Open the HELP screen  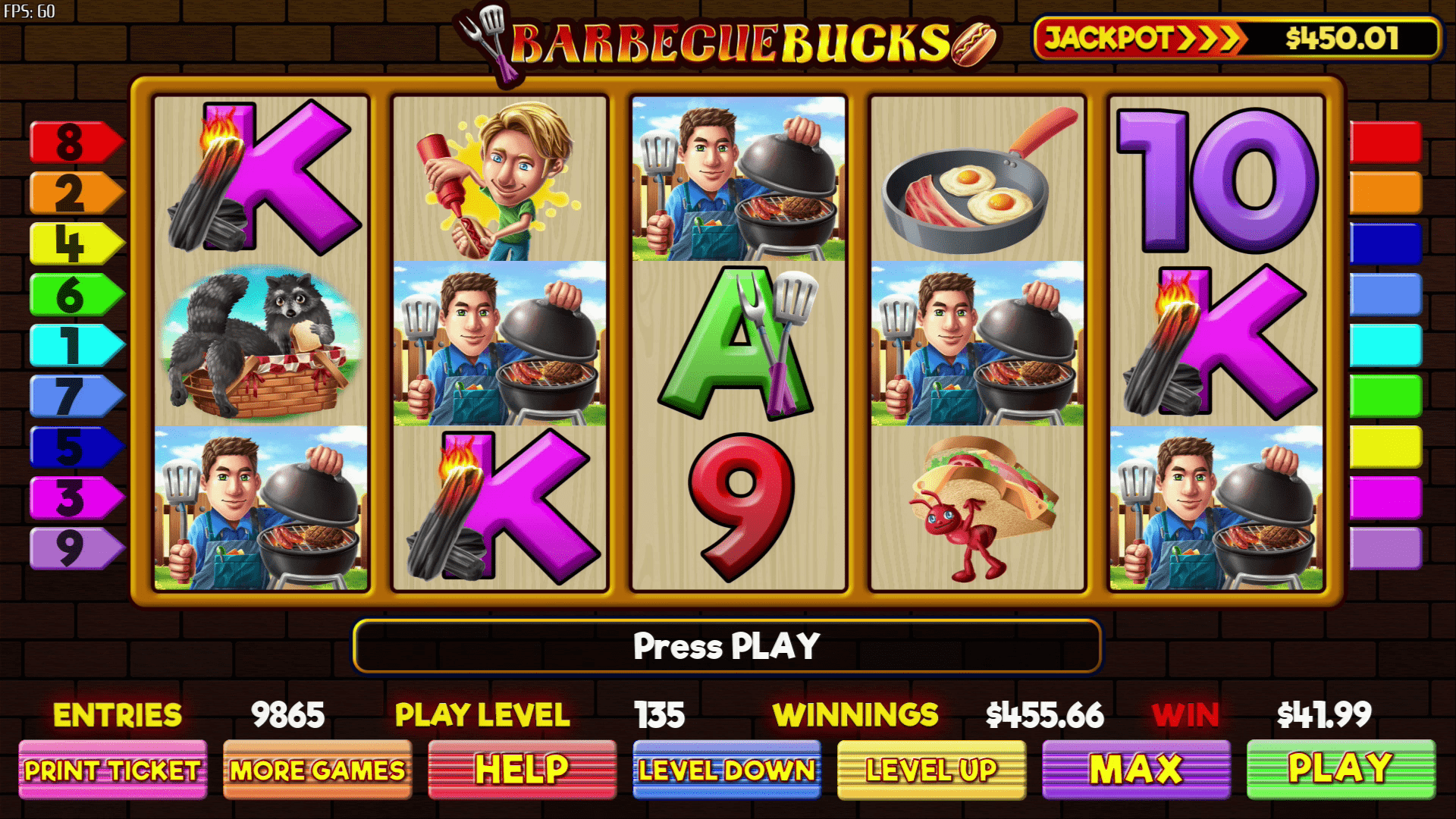[522, 769]
